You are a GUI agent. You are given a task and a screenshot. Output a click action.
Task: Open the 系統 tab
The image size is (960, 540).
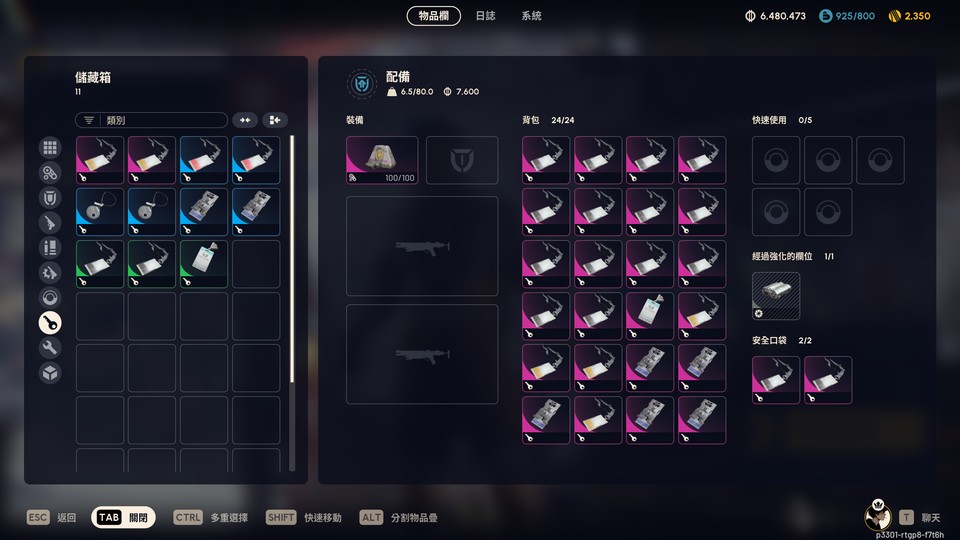pyautogui.click(x=531, y=16)
